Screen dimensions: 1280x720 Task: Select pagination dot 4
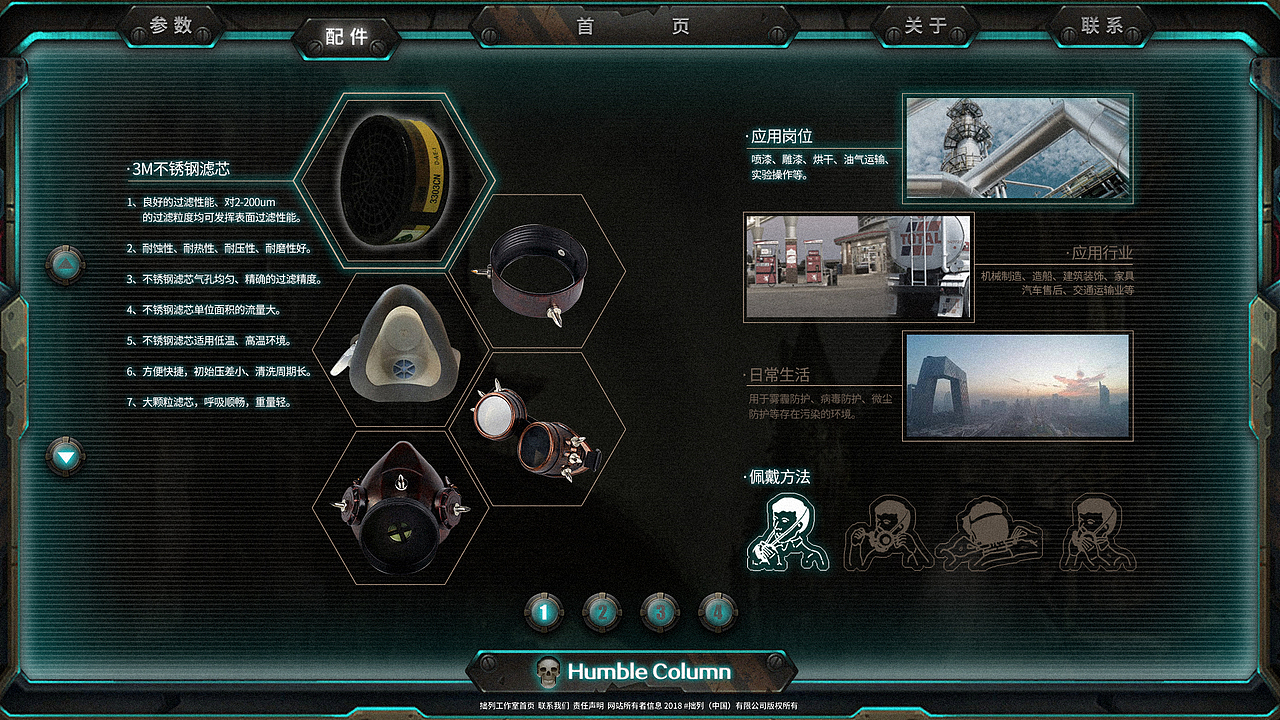pyautogui.click(x=719, y=612)
